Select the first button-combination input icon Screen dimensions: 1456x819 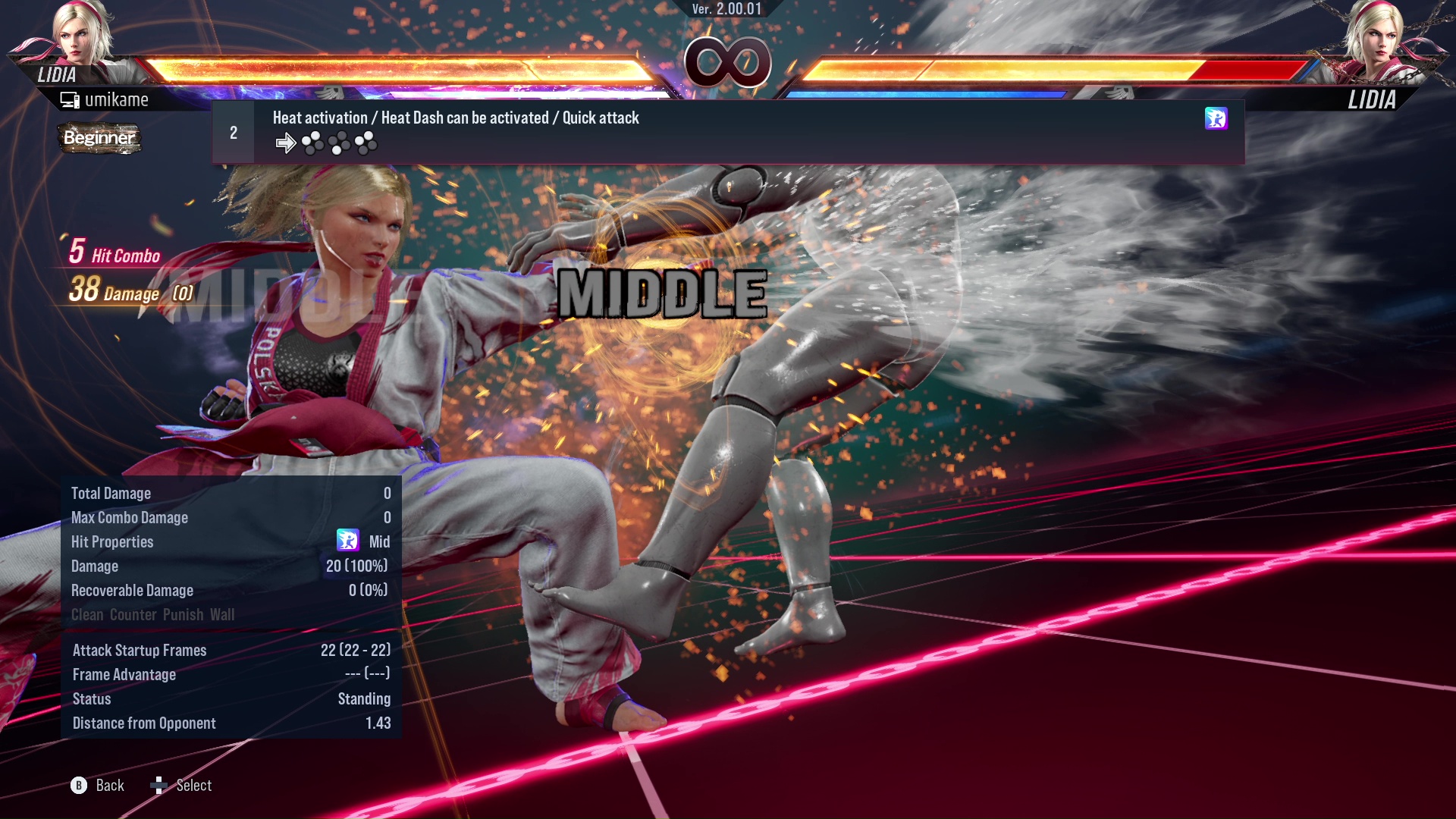[x=312, y=142]
